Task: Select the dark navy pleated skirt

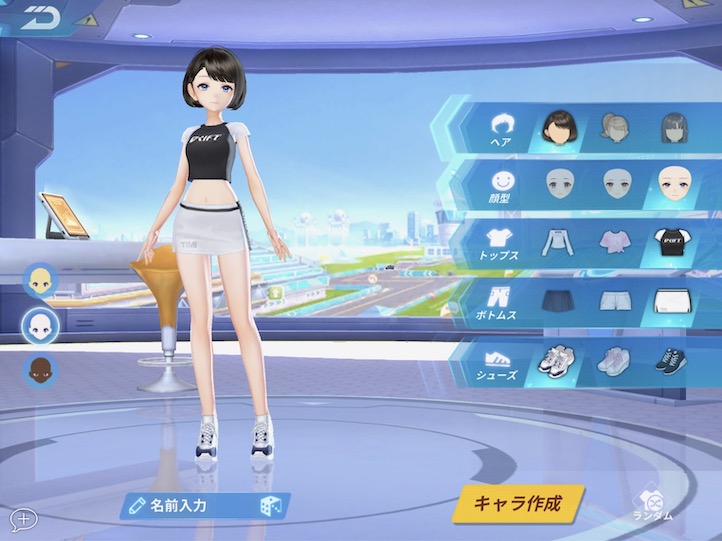Action: click(557, 300)
